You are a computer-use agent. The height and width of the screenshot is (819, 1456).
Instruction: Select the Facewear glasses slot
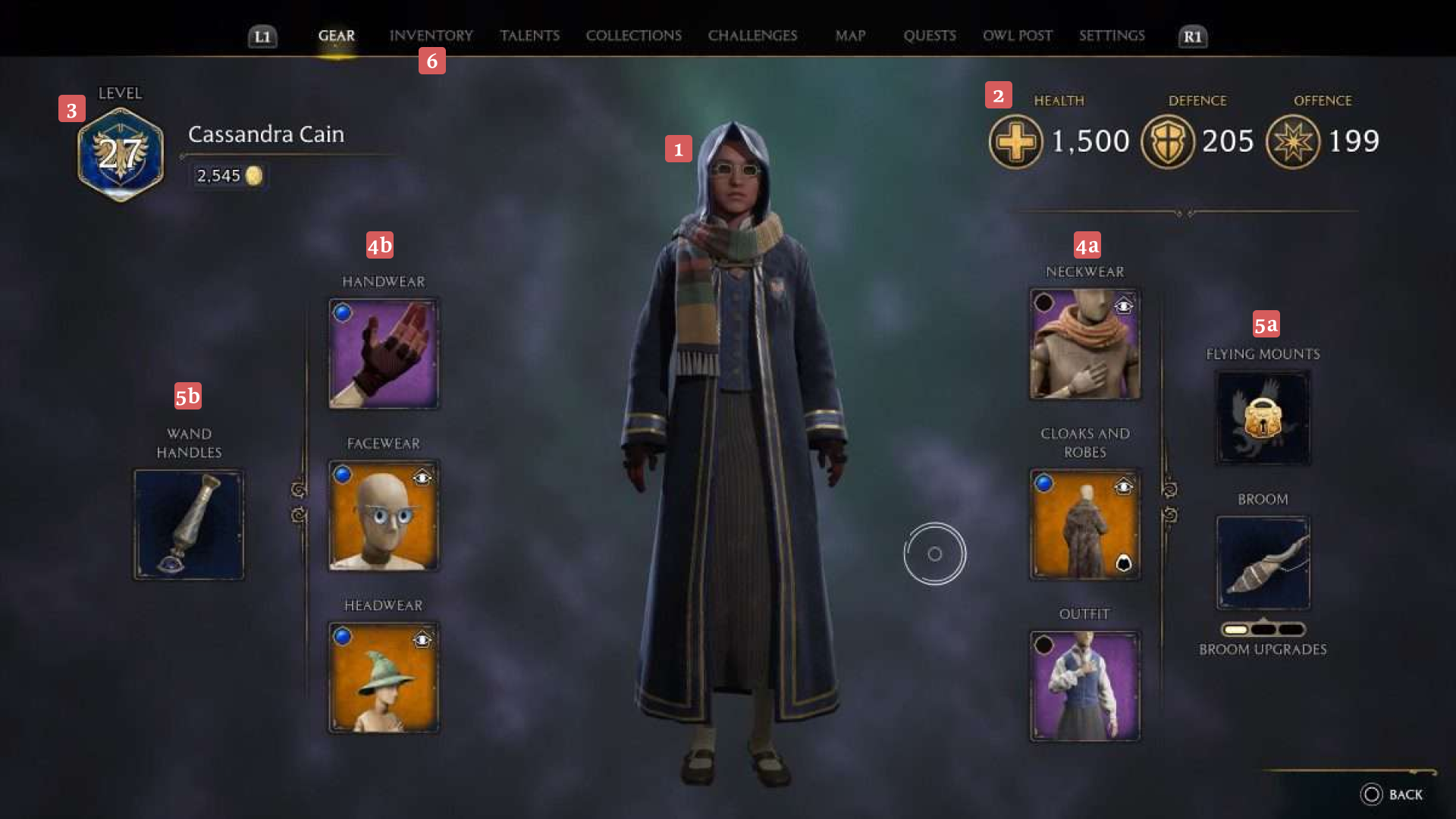383,515
